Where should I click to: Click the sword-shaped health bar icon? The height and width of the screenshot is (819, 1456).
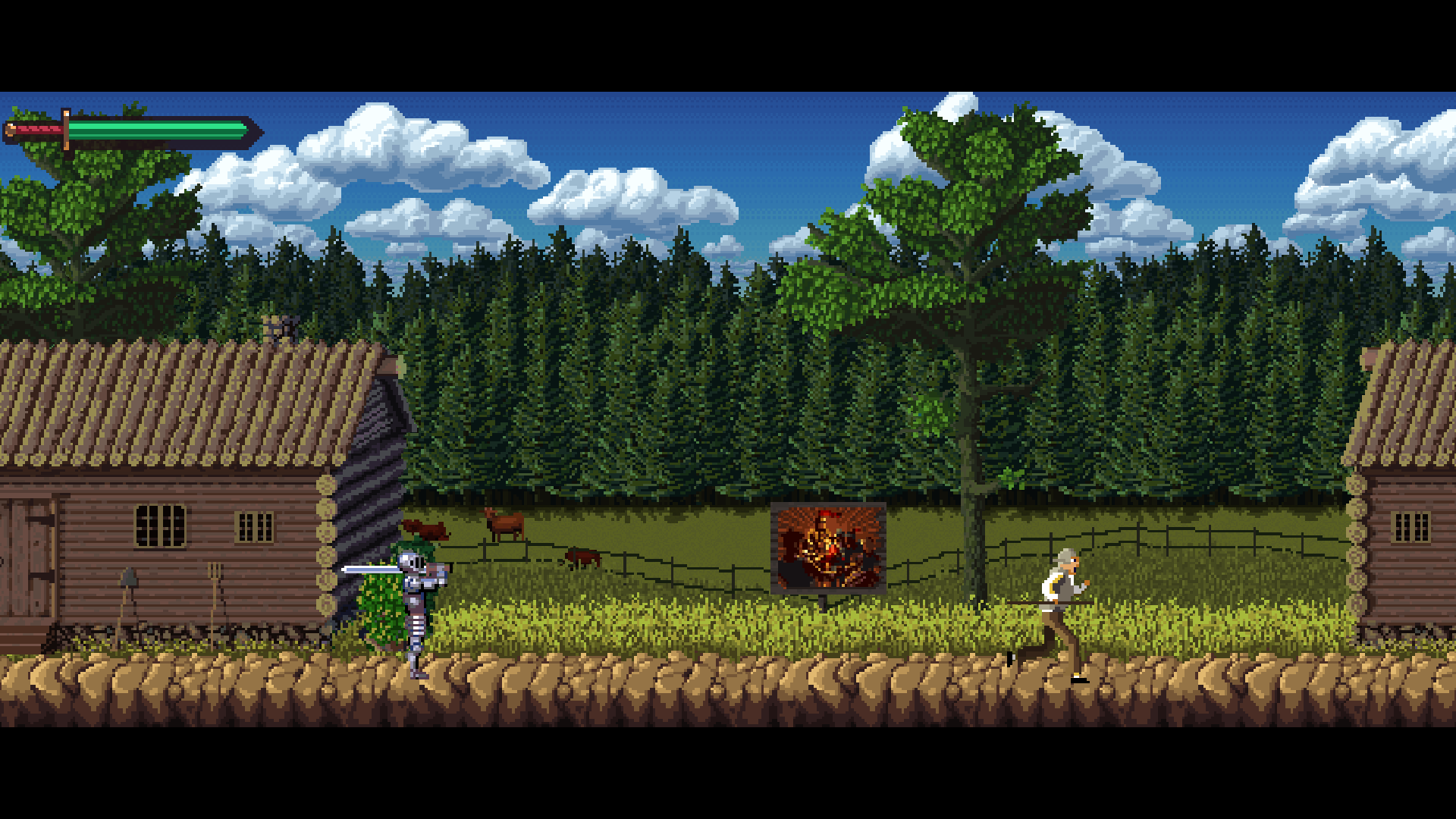pos(129,129)
